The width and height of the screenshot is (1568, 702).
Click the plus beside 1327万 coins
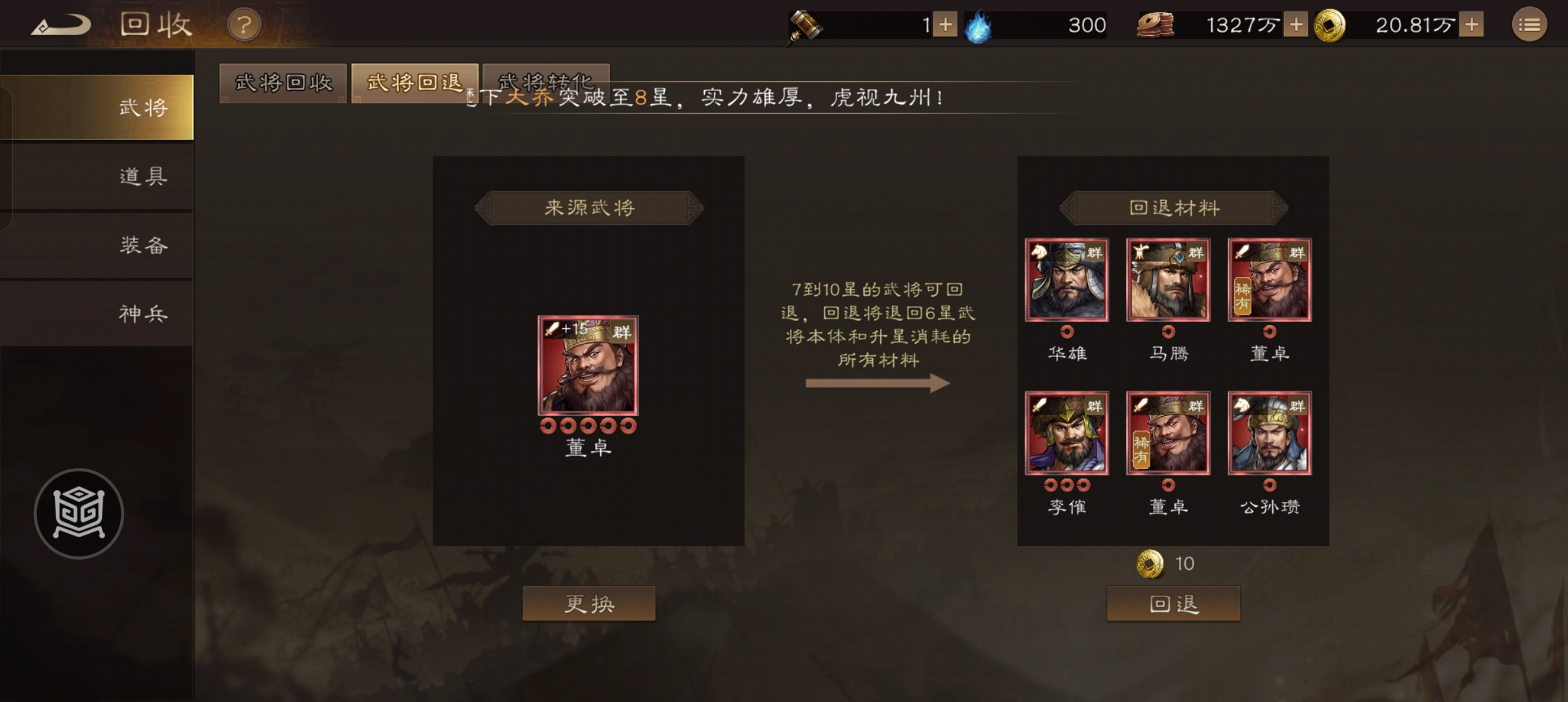(1297, 25)
